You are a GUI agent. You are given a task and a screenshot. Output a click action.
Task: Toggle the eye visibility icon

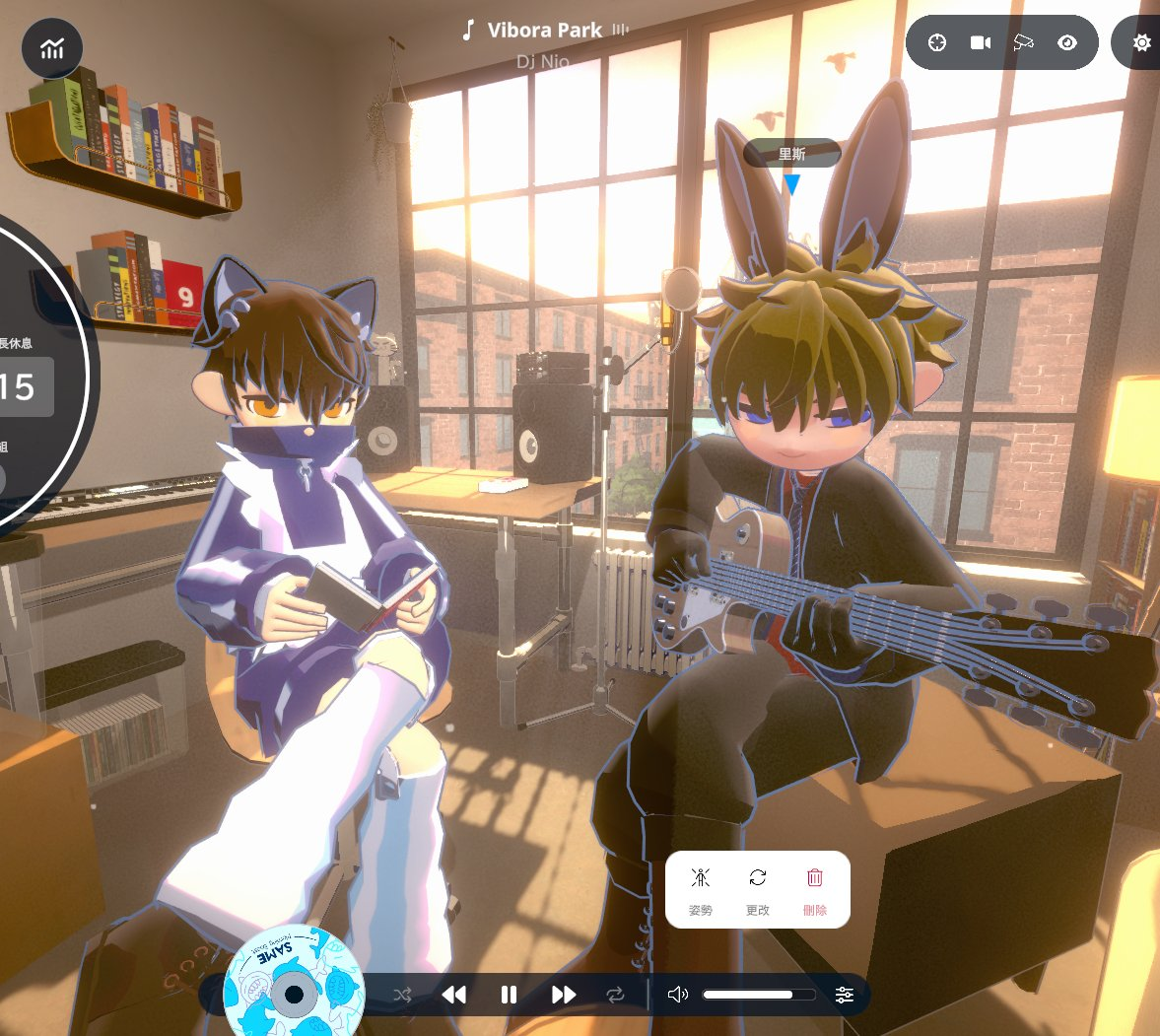tap(1067, 42)
